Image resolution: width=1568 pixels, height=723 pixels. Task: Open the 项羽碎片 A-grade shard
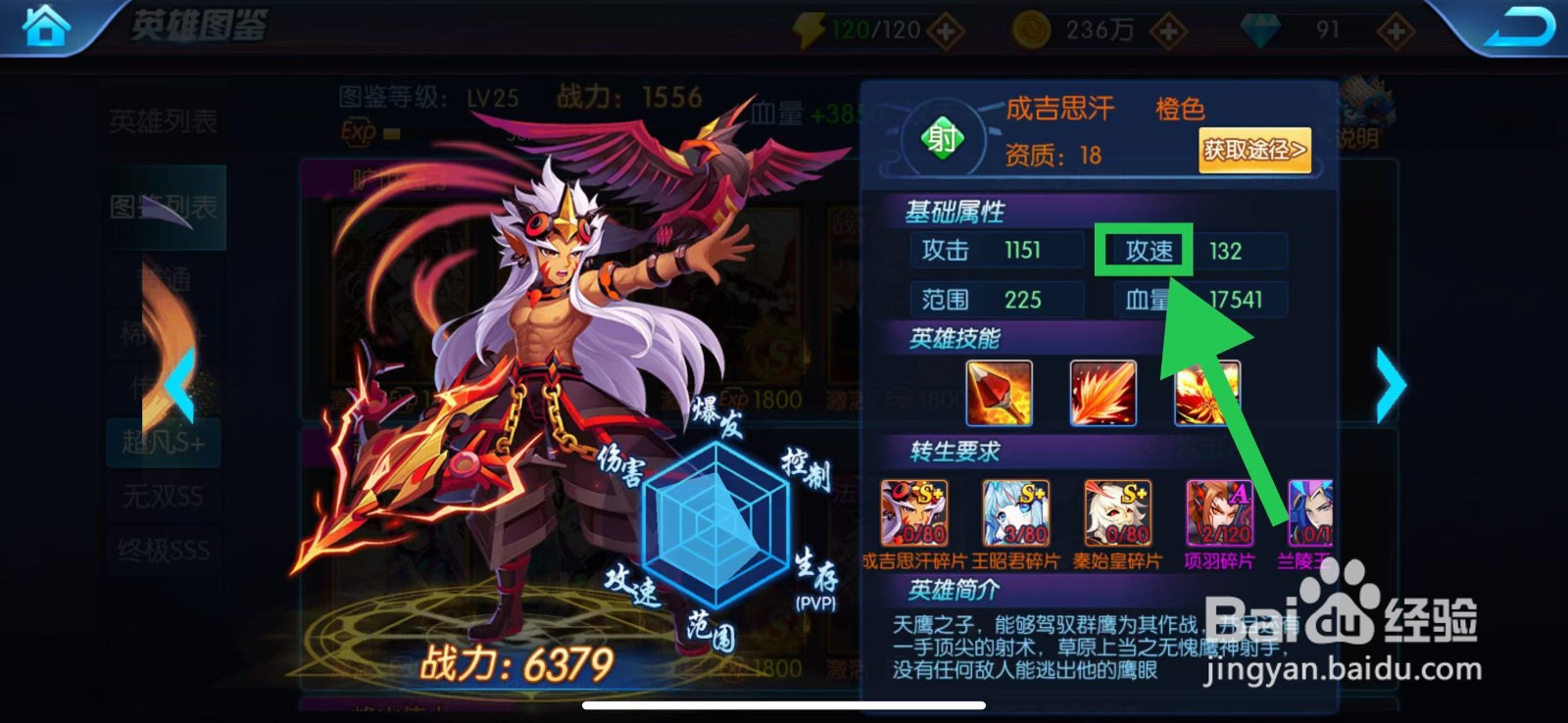pos(1219,510)
